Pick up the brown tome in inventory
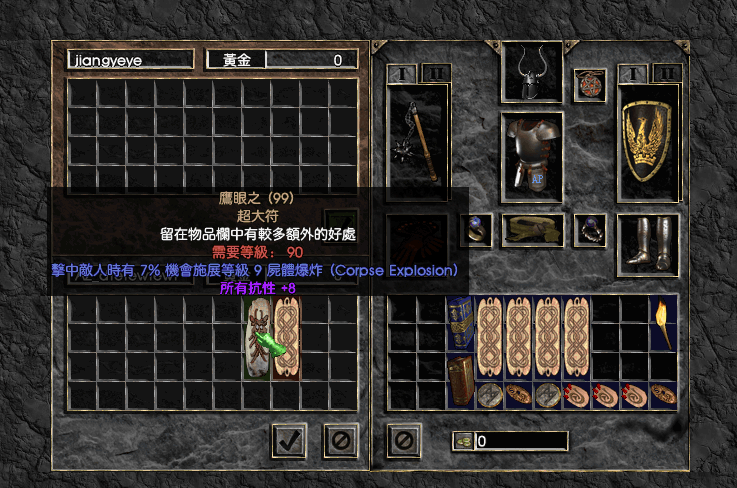Image resolution: width=737 pixels, height=488 pixels. [461, 381]
